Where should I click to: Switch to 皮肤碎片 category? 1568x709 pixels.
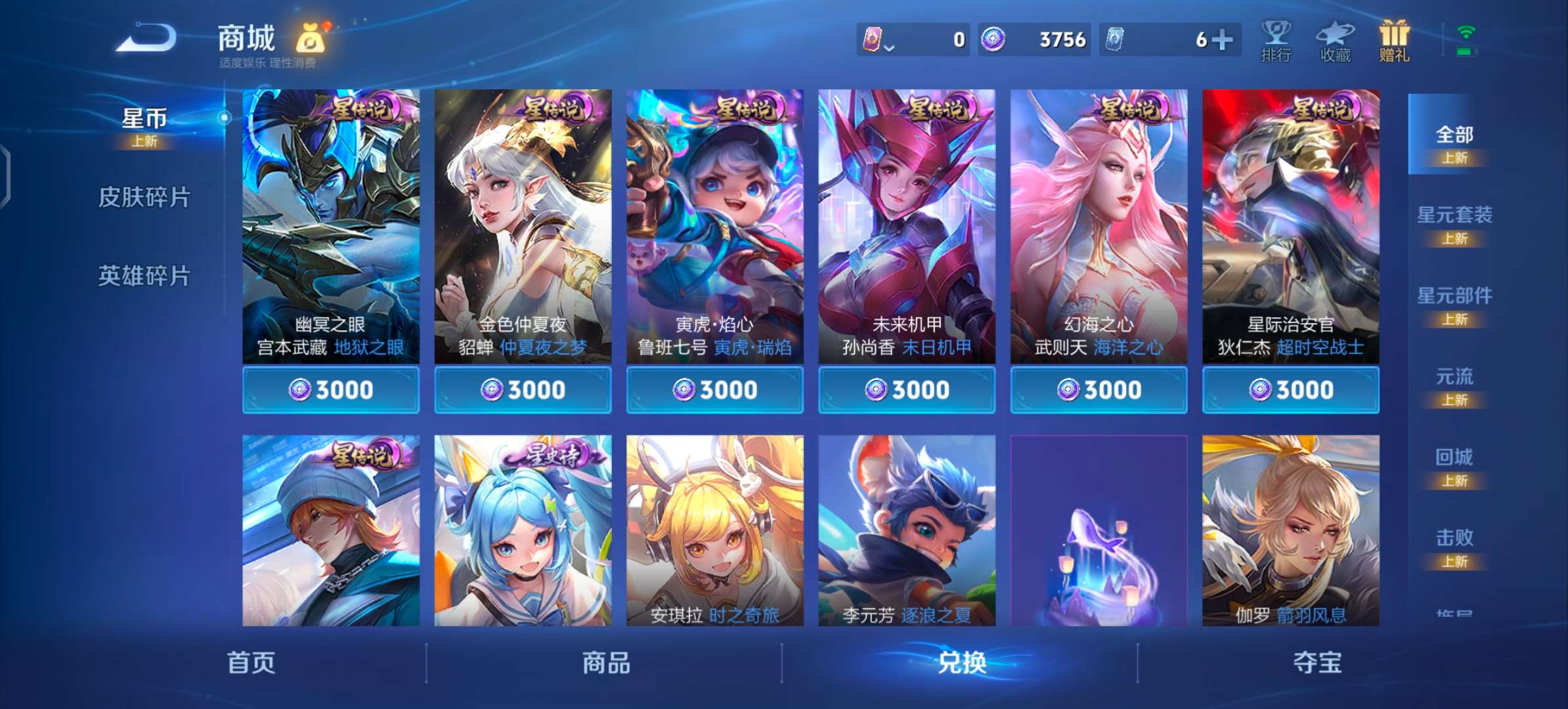click(x=146, y=197)
